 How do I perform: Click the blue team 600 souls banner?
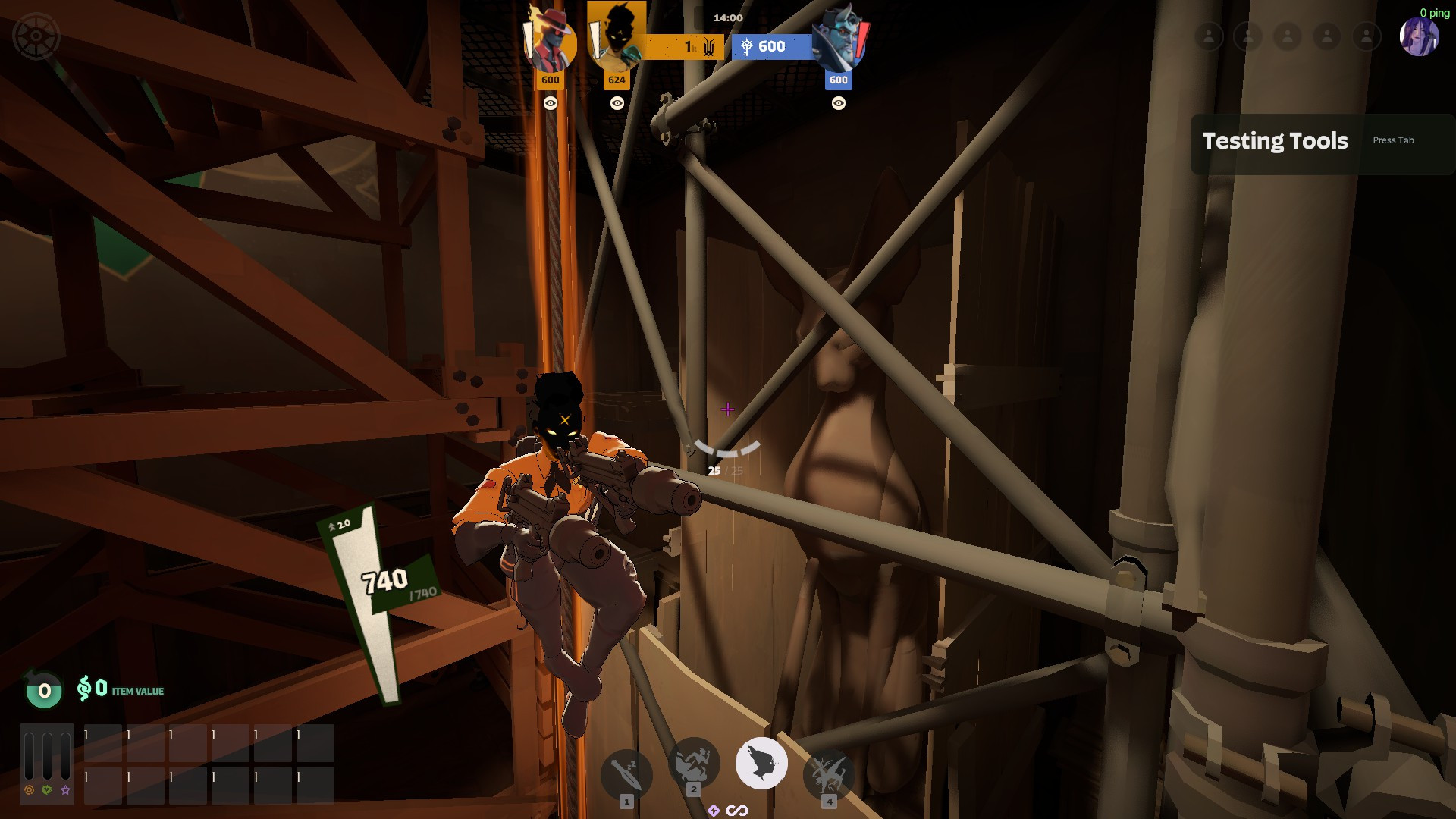tap(770, 47)
